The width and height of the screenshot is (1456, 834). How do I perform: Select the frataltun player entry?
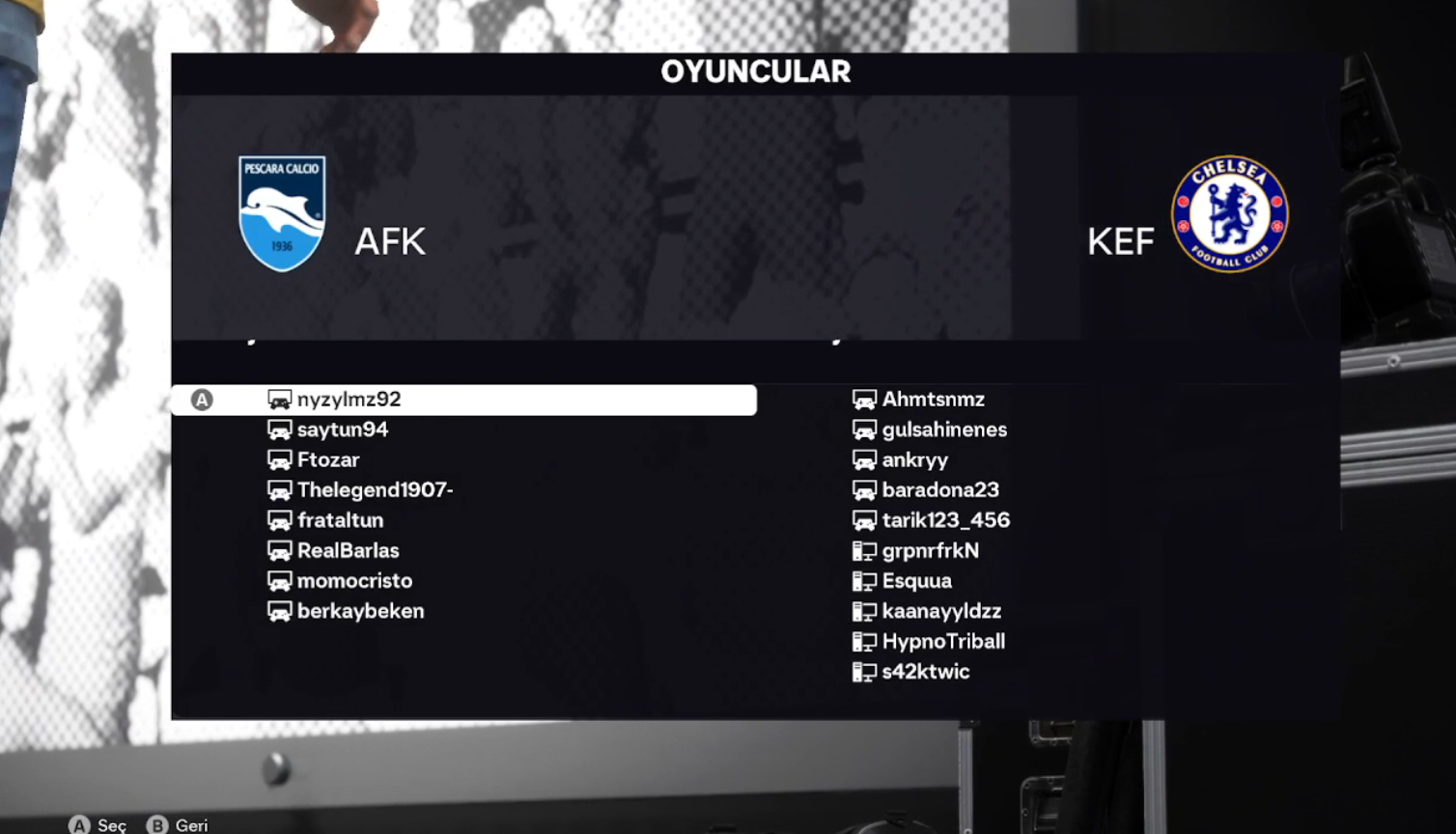340,520
